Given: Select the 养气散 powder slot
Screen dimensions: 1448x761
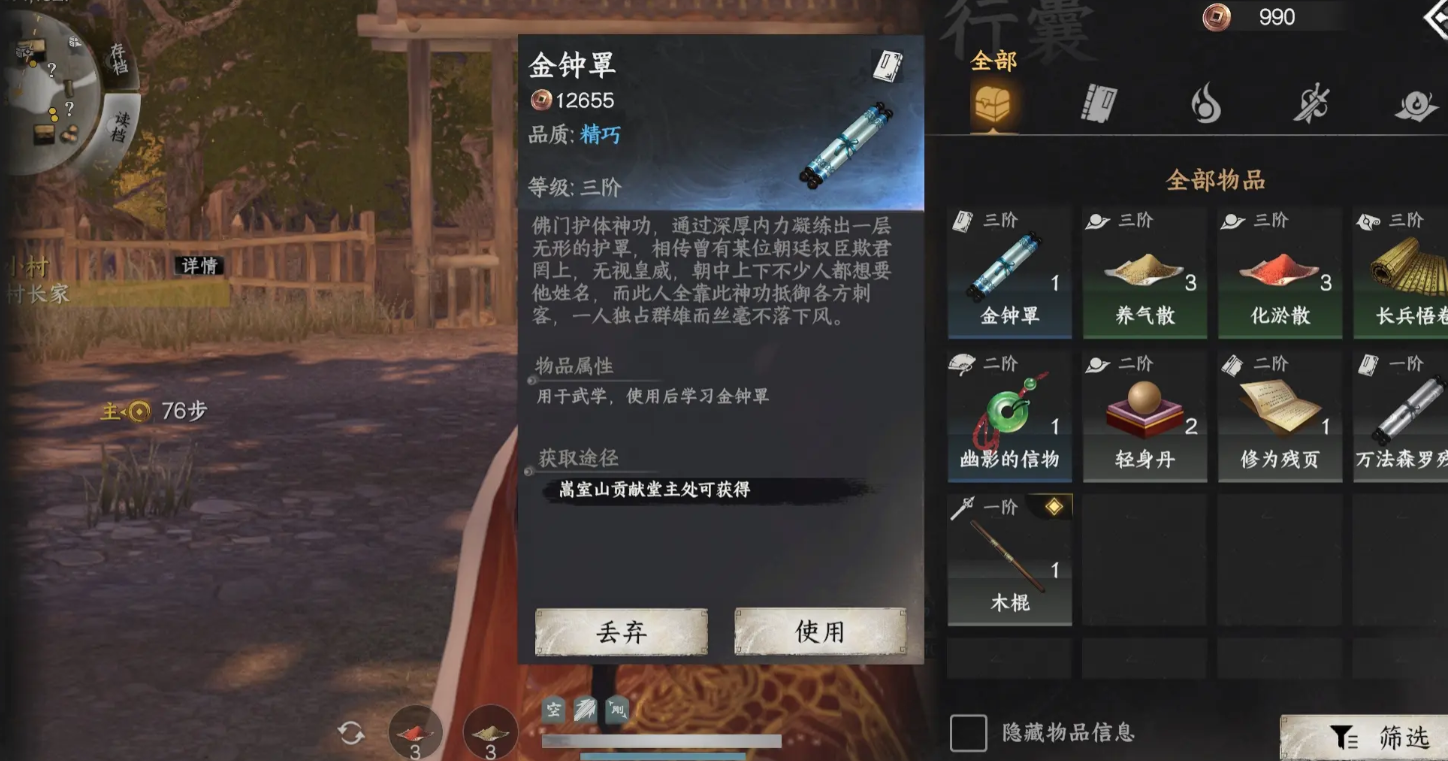Looking at the screenshot, I should [1145, 272].
